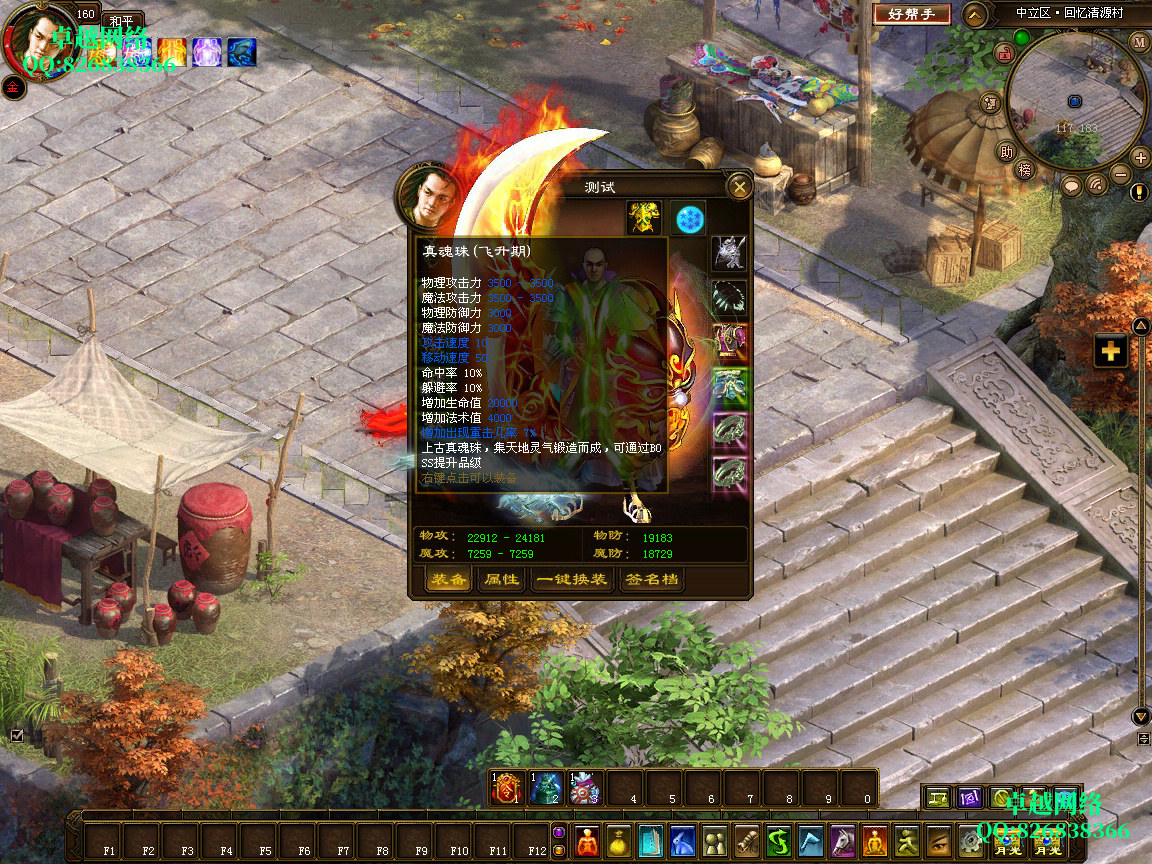The height and width of the screenshot is (864, 1152).
Task: Select the blue soul orb equipment slot
Action: pyautogui.click(x=689, y=218)
